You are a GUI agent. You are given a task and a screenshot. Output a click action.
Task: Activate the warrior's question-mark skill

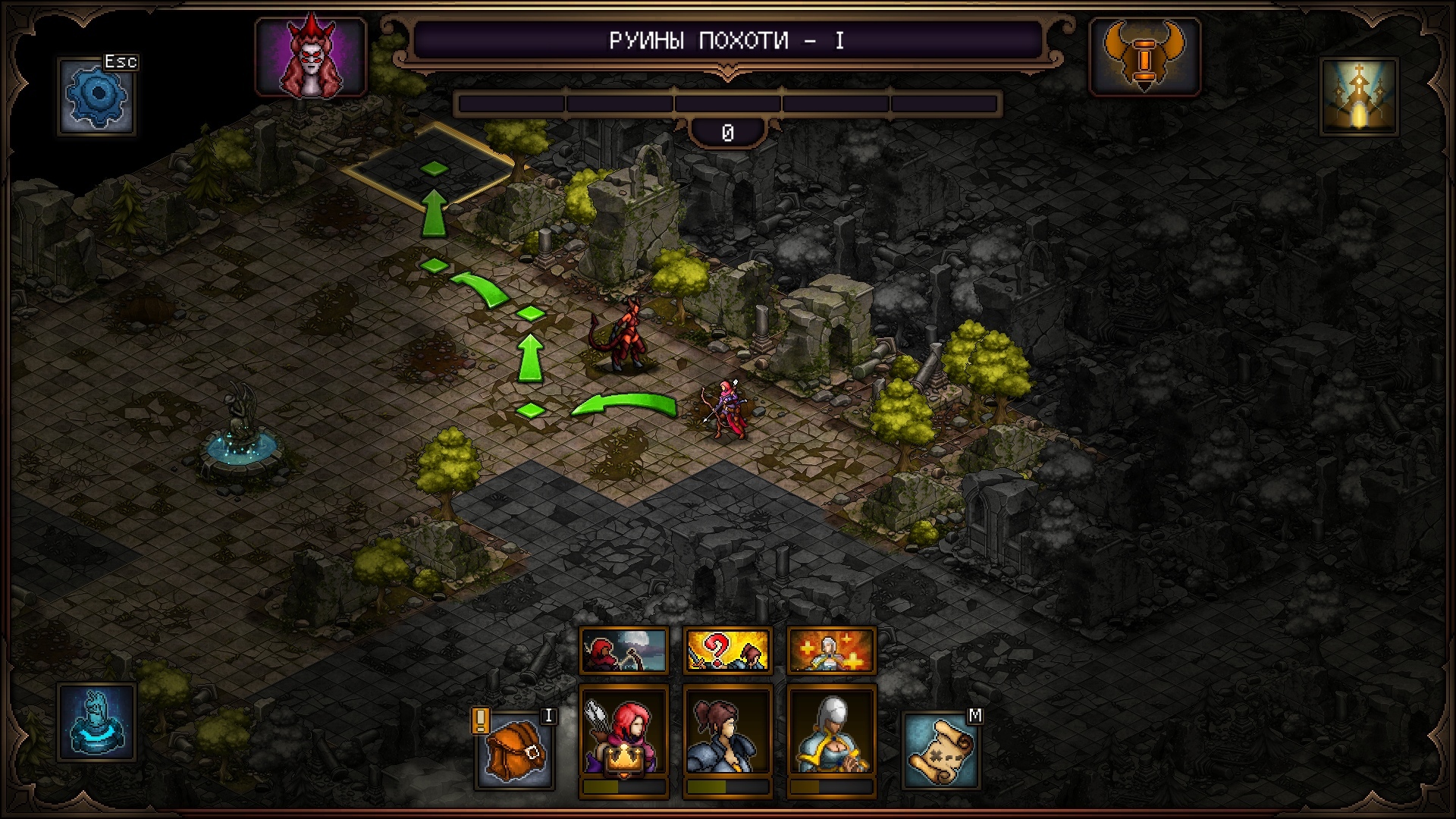(727, 650)
